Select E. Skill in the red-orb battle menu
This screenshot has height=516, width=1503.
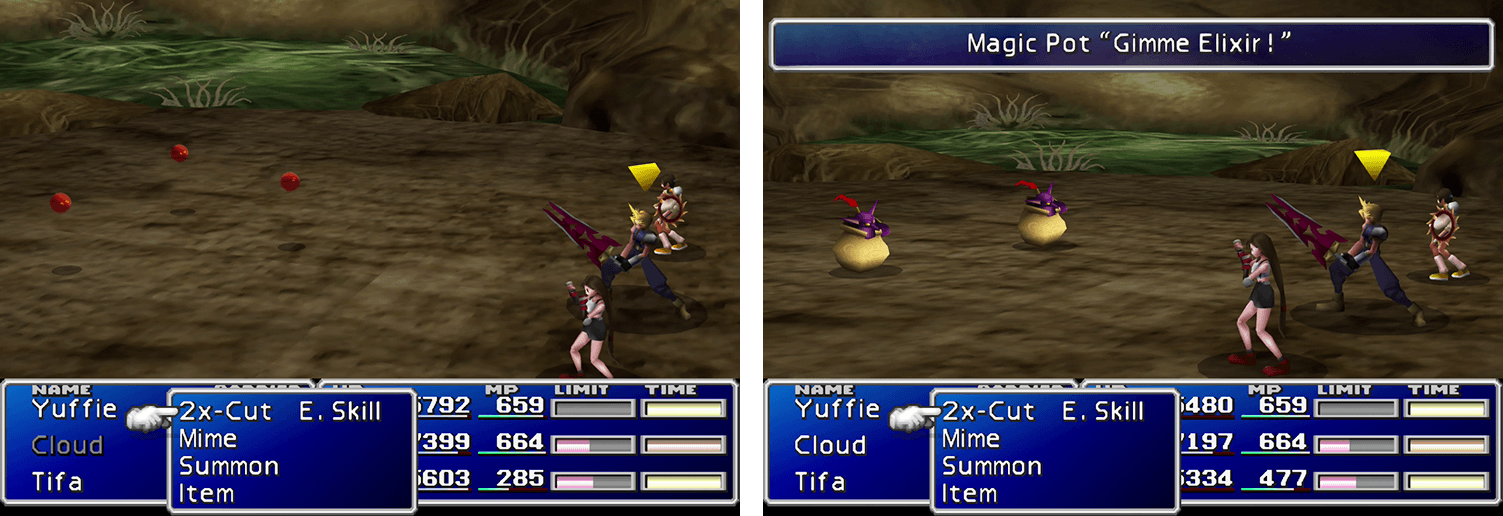pyautogui.click(x=340, y=411)
